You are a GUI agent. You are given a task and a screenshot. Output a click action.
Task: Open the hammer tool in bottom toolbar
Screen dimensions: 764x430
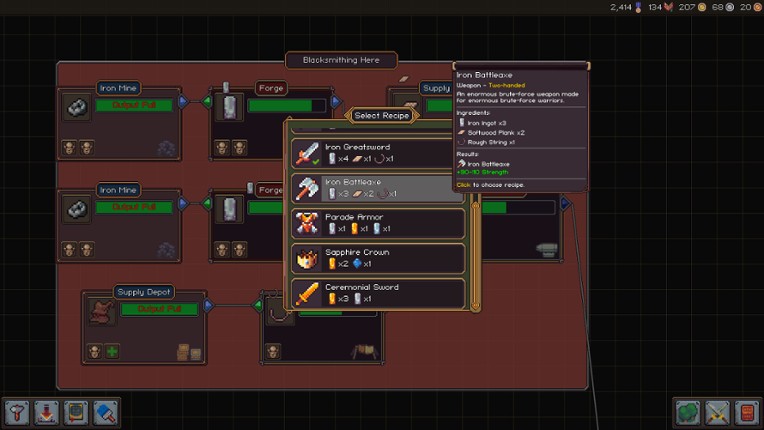[17, 412]
